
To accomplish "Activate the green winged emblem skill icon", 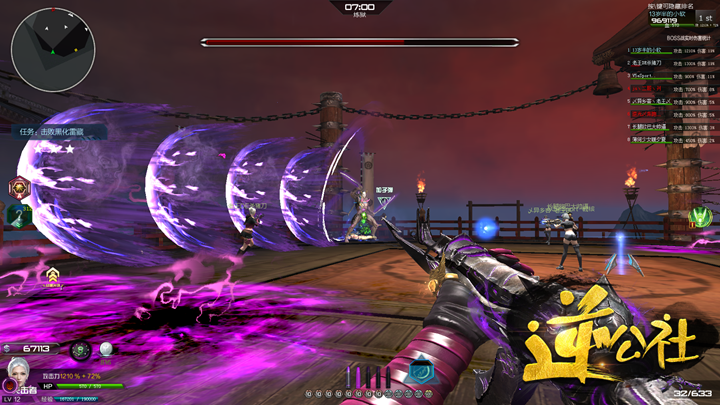I will [x=700, y=216].
